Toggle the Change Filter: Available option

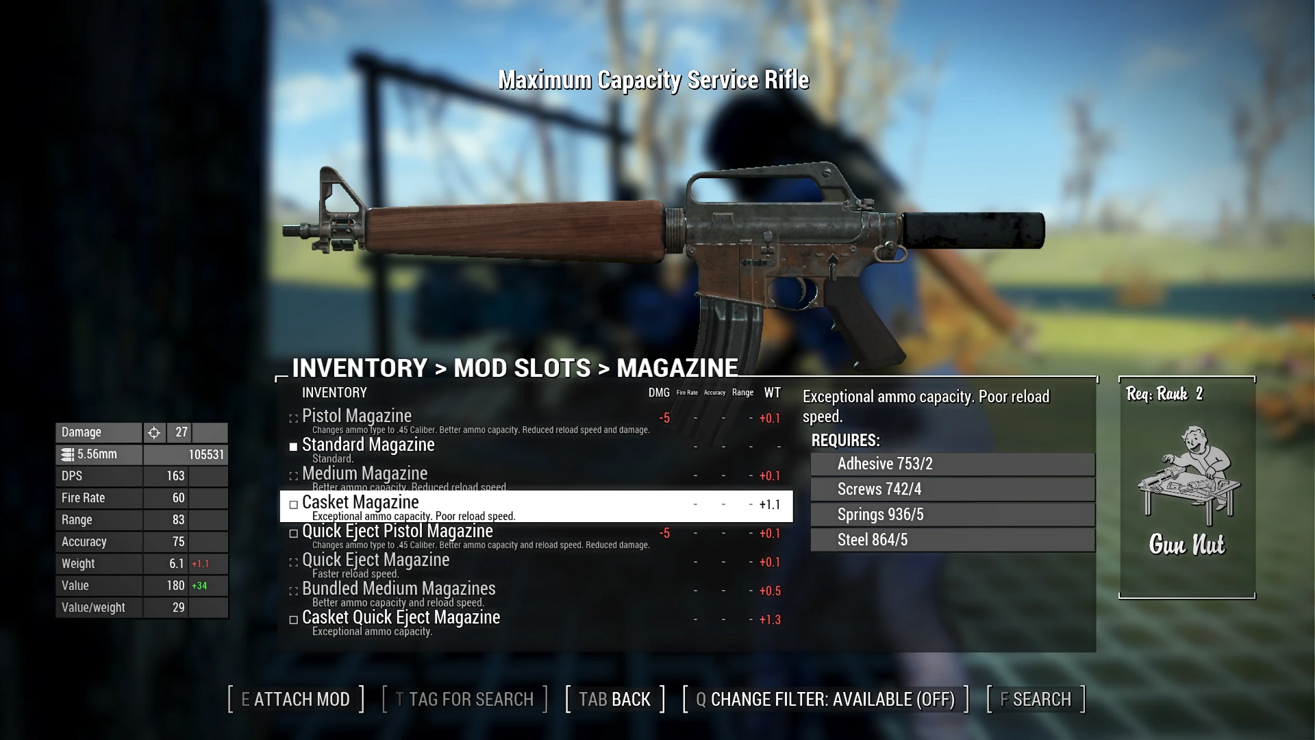825,699
